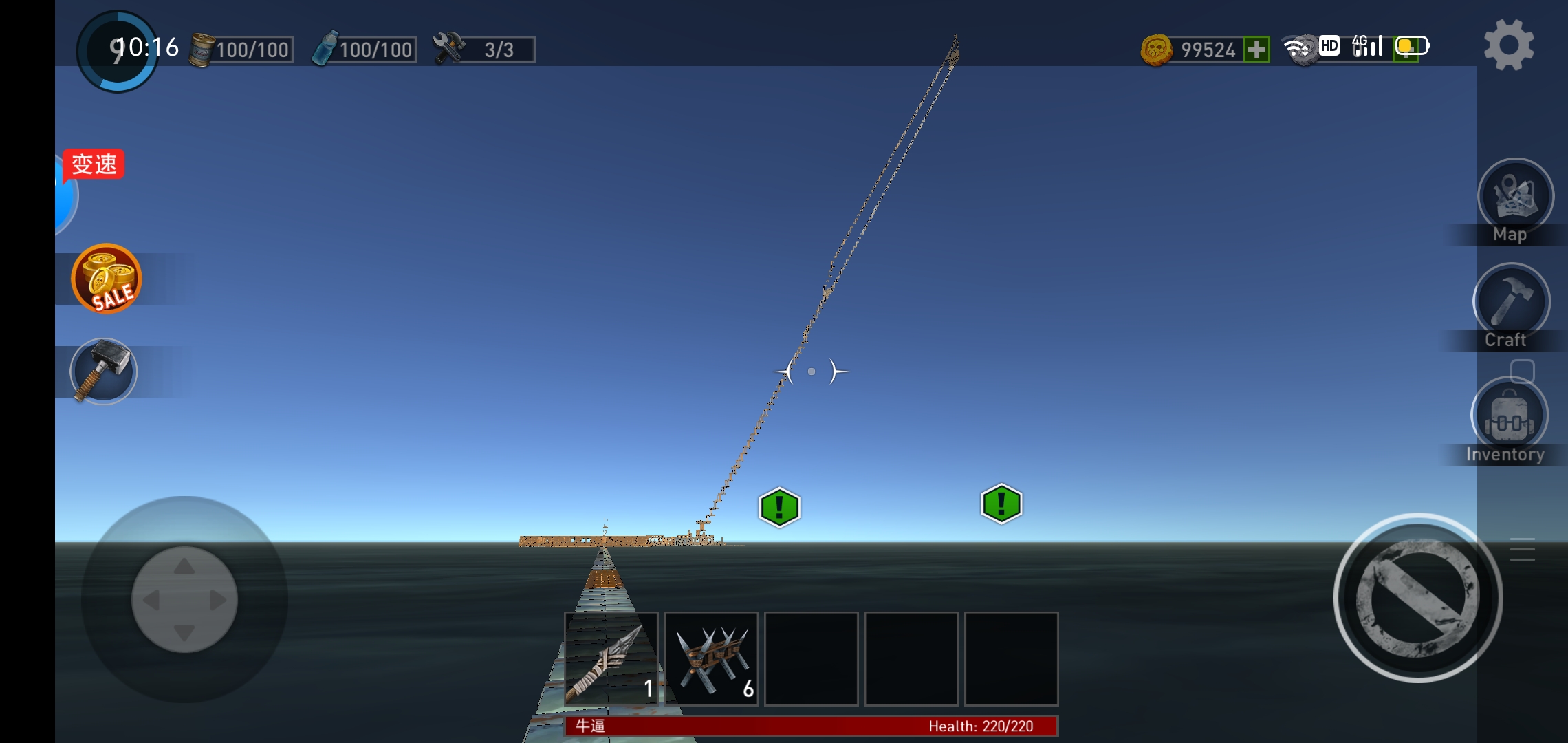
Task: Select the spear hotbar slot
Action: (611, 659)
